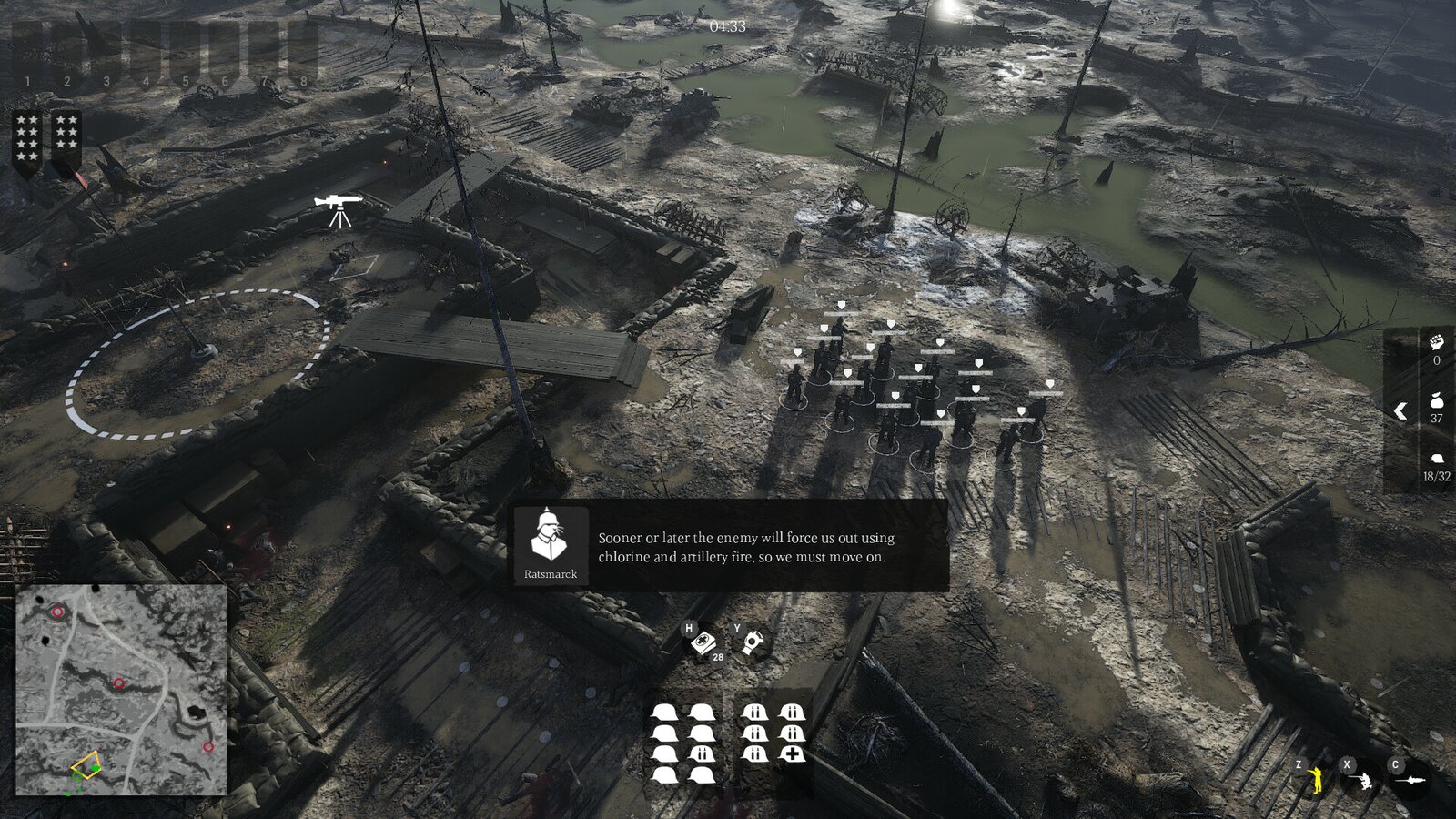Collapse the resource sidebar with the chevron arrow

click(1400, 409)
